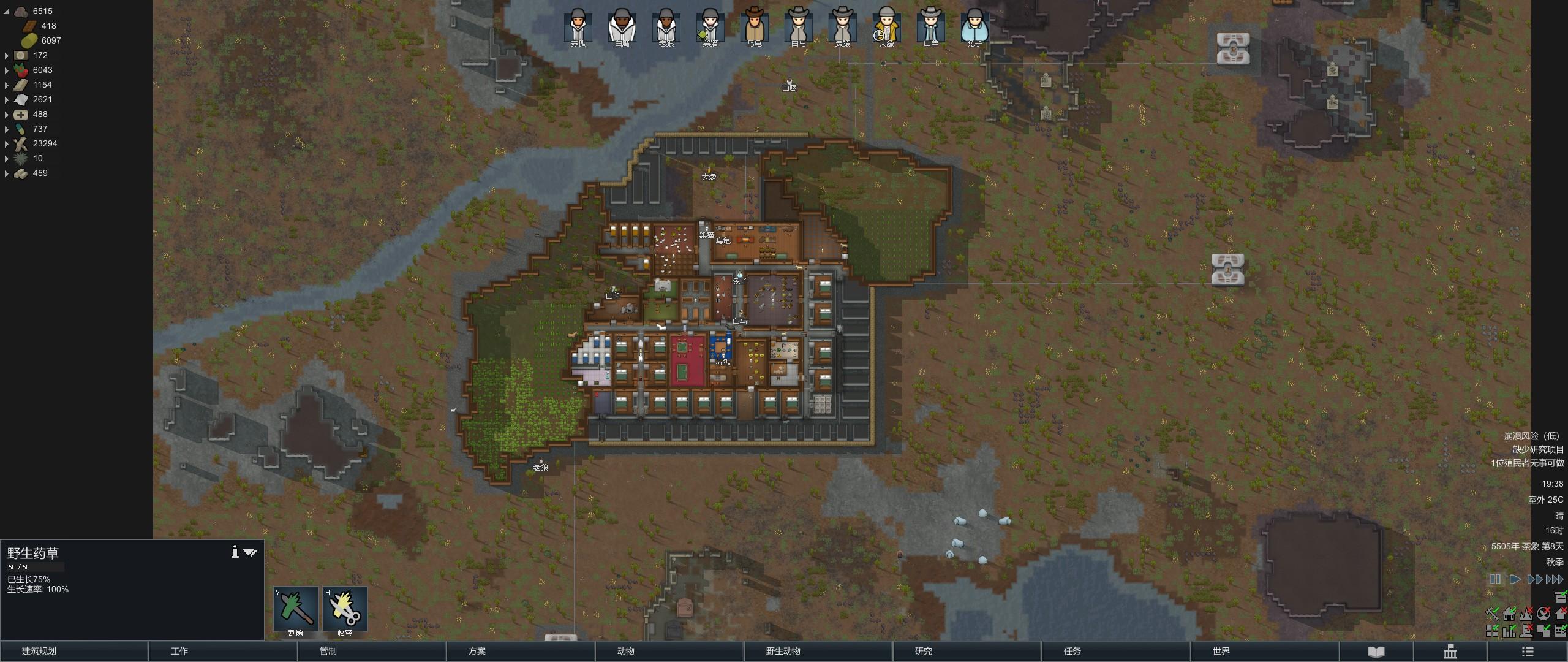
Task: Set game speed to triple fast-forward
Action: (1555, 579)
